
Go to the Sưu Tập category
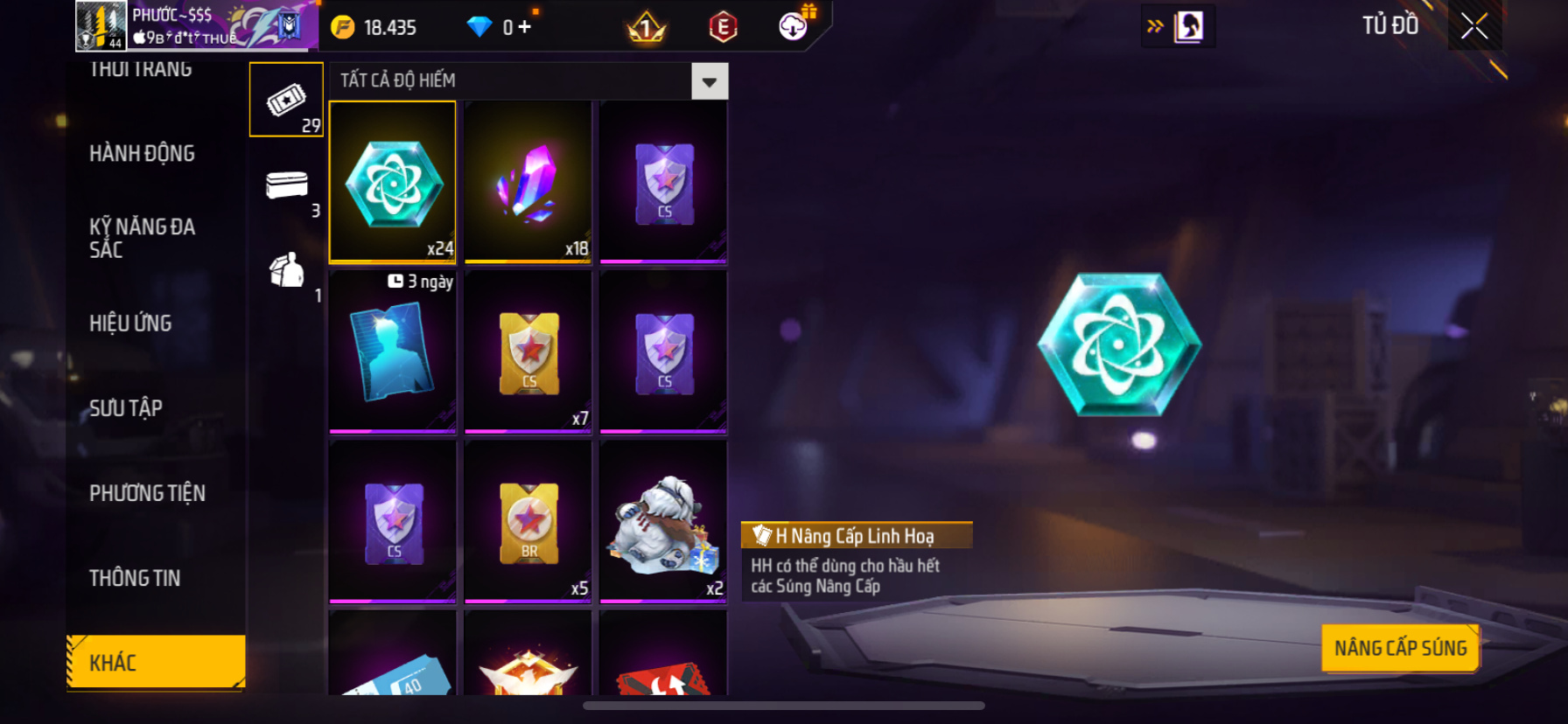[x=126, y=408]
